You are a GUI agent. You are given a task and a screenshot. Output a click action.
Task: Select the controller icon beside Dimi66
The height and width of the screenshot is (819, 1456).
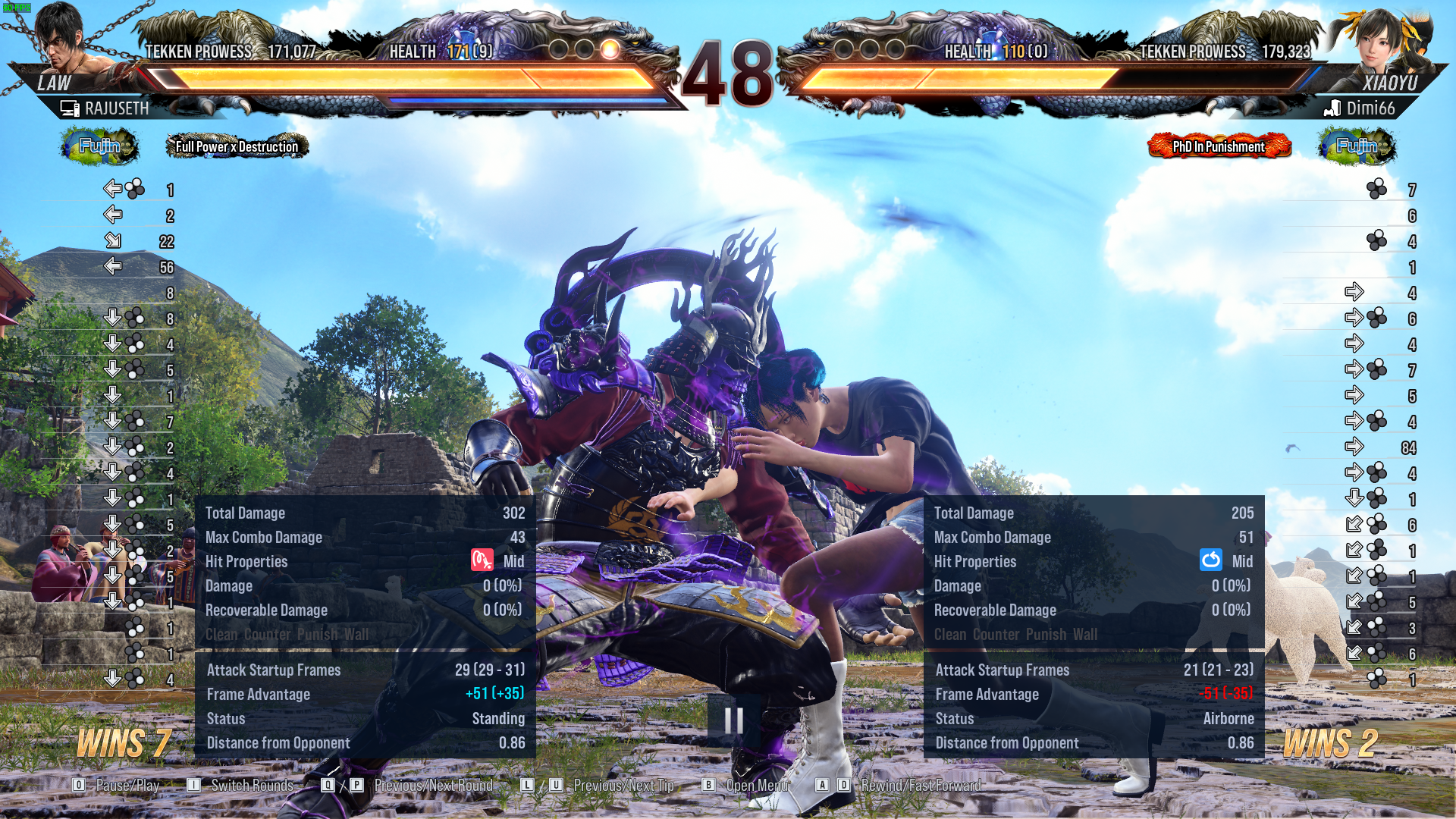[x=1329, y=108]
